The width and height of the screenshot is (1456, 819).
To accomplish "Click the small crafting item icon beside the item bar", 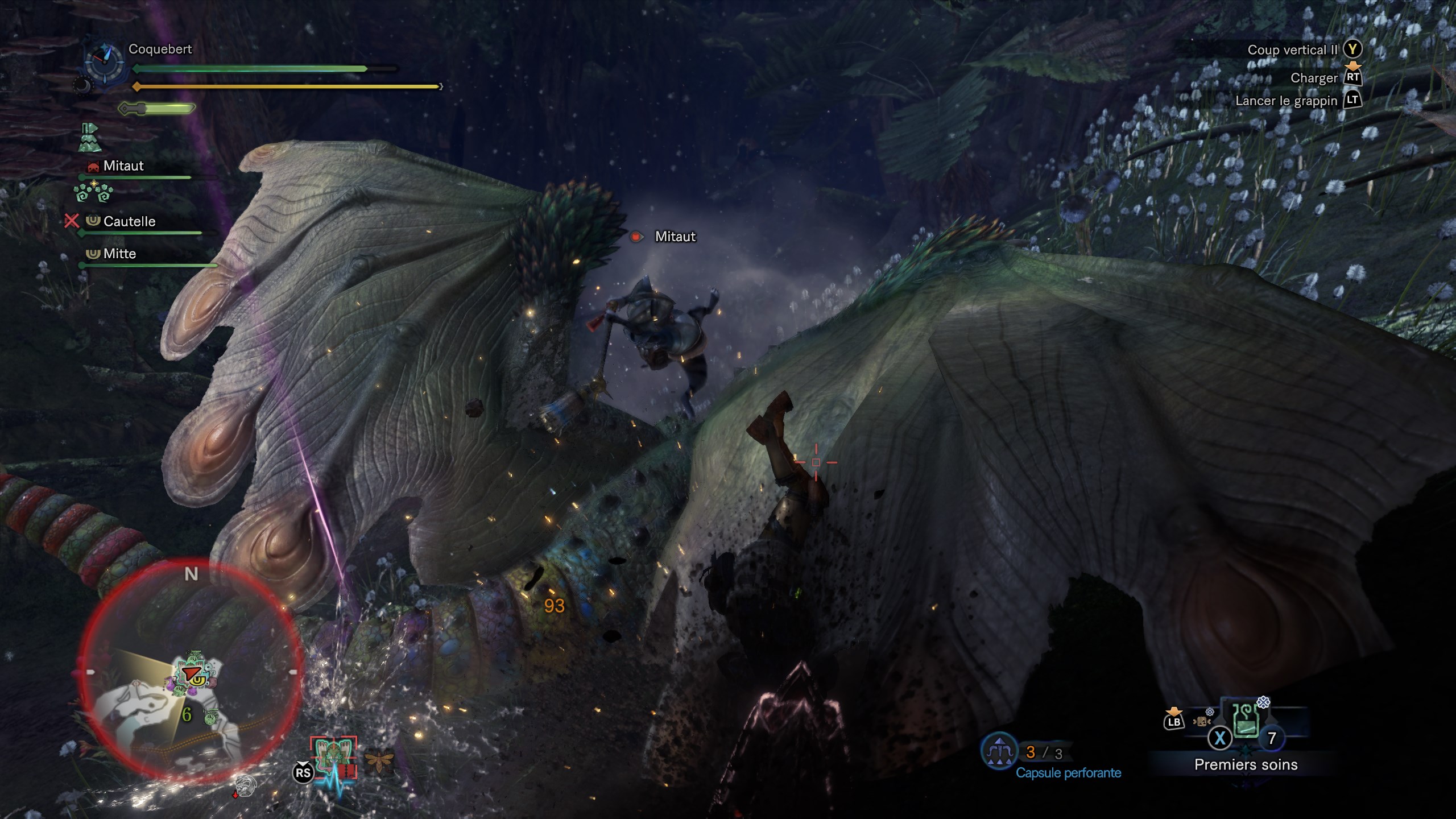I will pos(1202,721).
